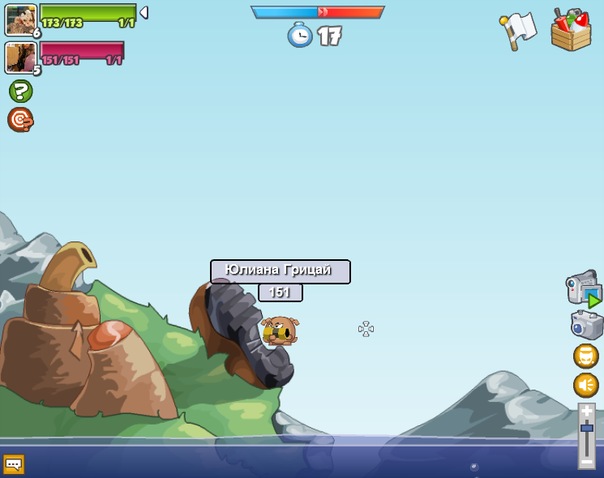Open the chat speech bubble button
Screen dimensions: 604x478
[x=13, y=464]
